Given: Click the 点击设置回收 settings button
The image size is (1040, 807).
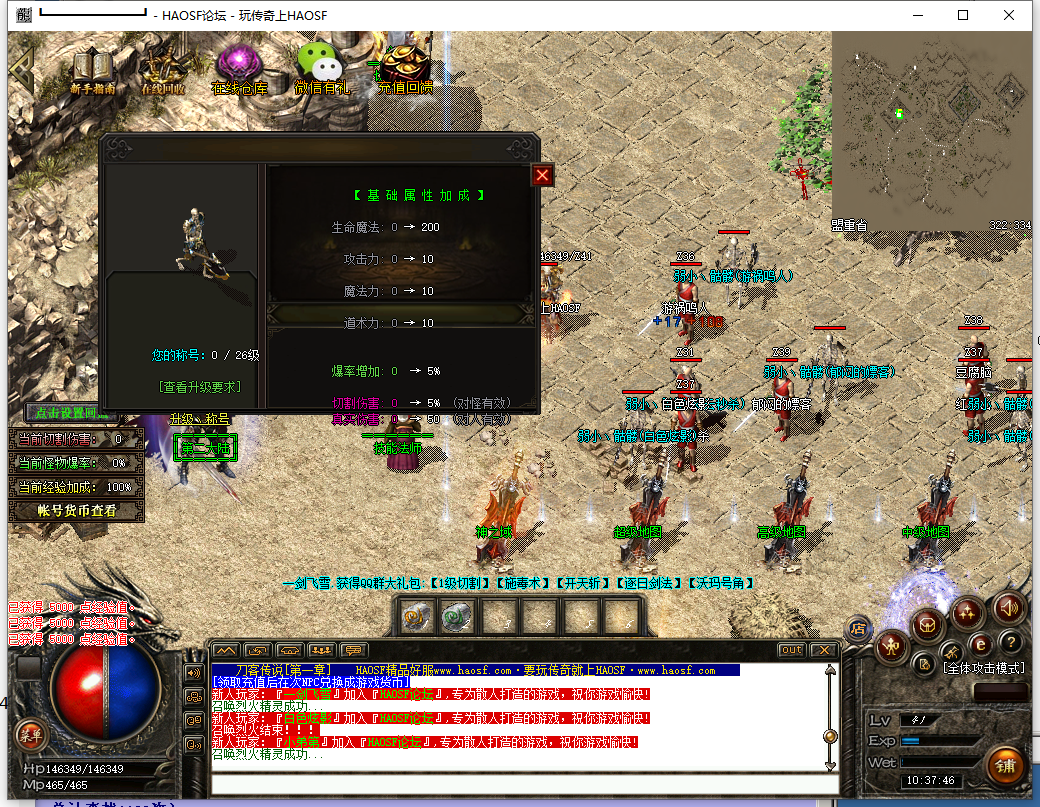Looking at the screenshot, I should (62, 413).
